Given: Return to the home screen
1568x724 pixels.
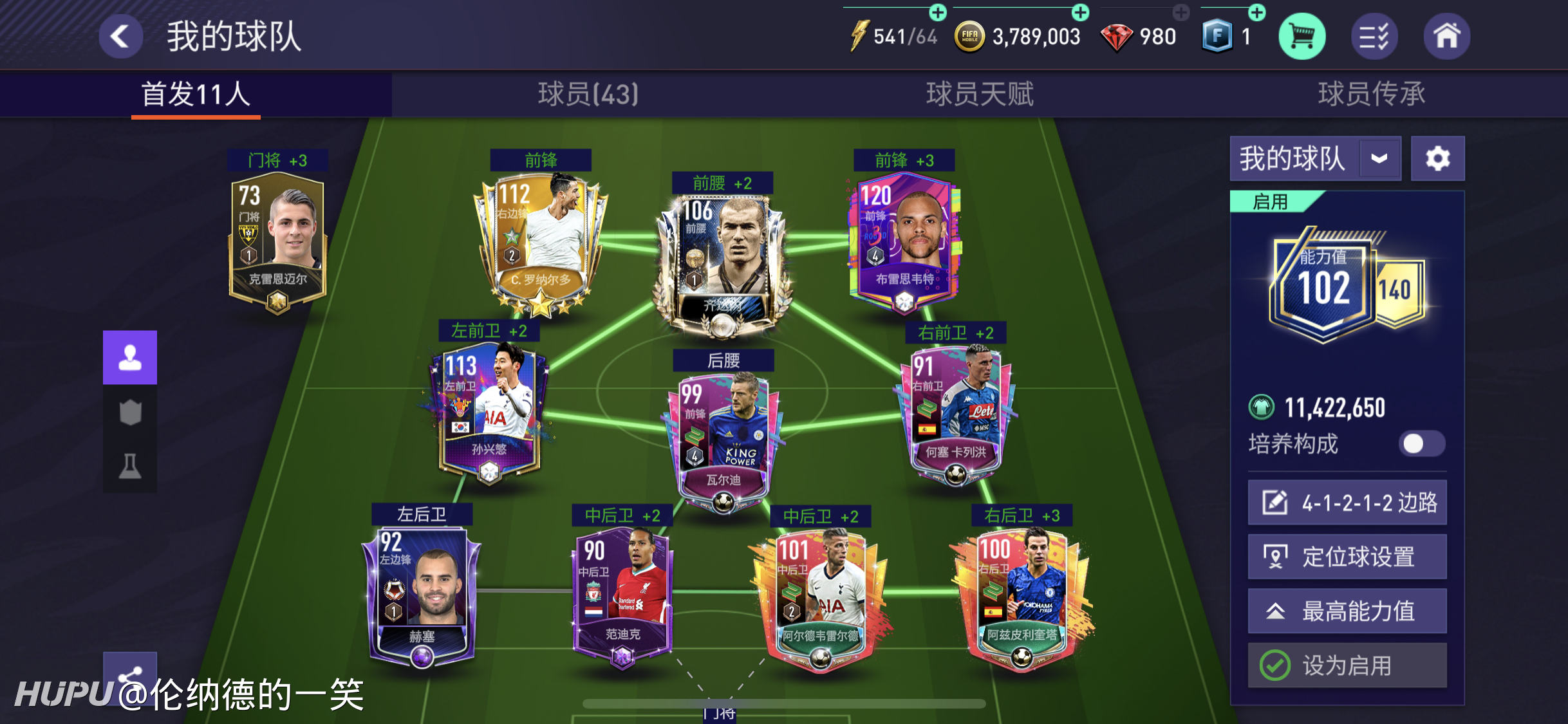Looking at the screenshot, I should point(1446,37).
